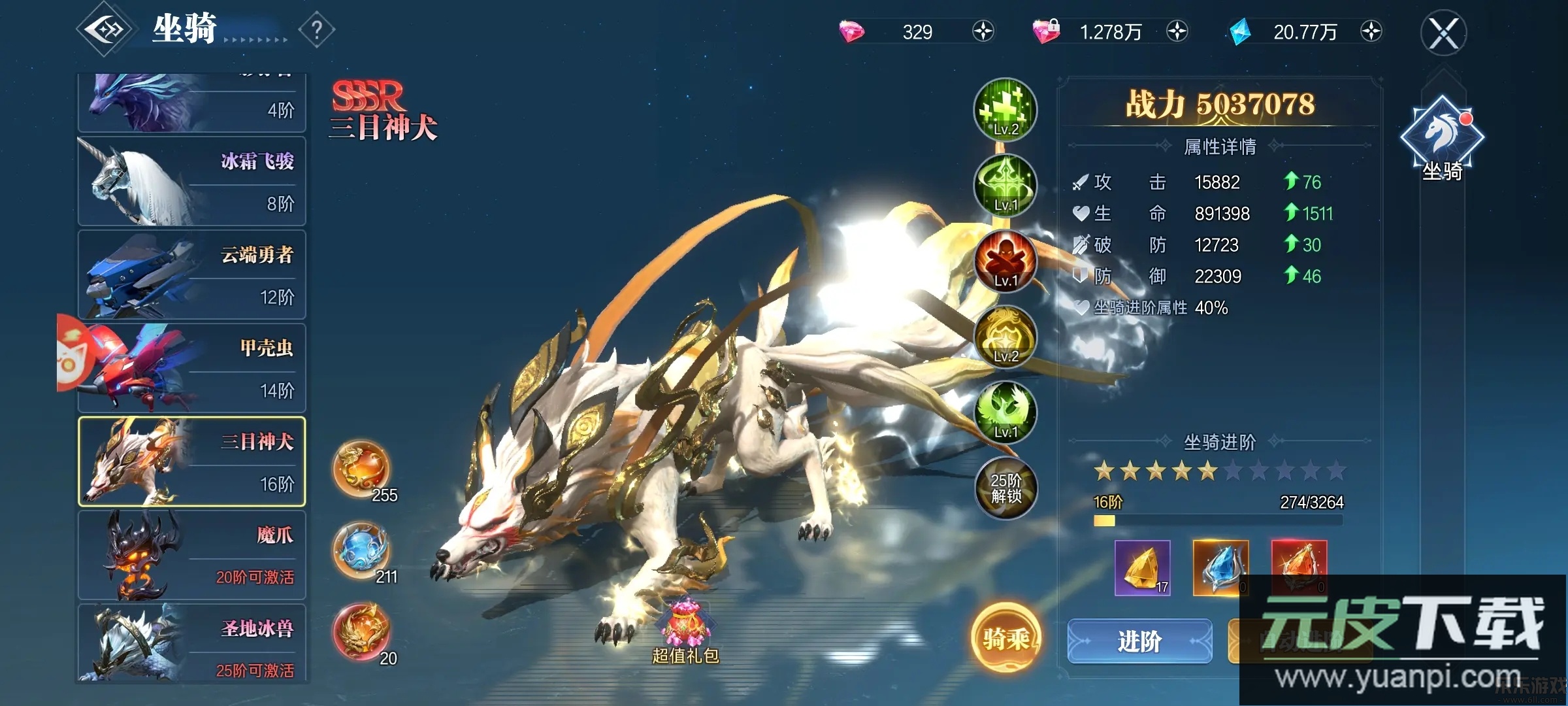Open the 超值礼包 gift pack
This screenshot has height=706, width=1568.
[685, 631]
